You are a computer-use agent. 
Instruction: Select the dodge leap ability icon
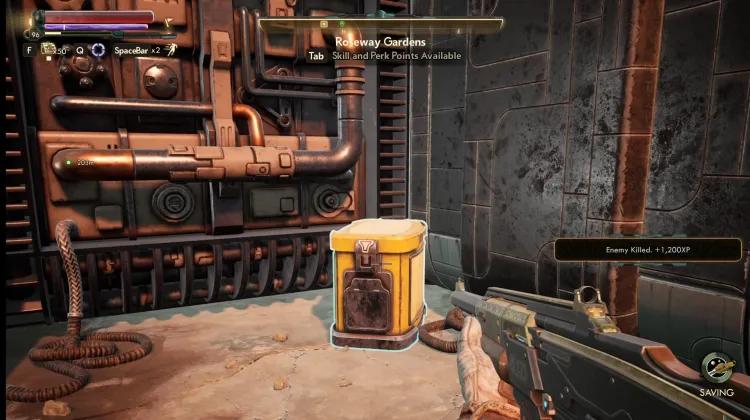click(172, 49)
